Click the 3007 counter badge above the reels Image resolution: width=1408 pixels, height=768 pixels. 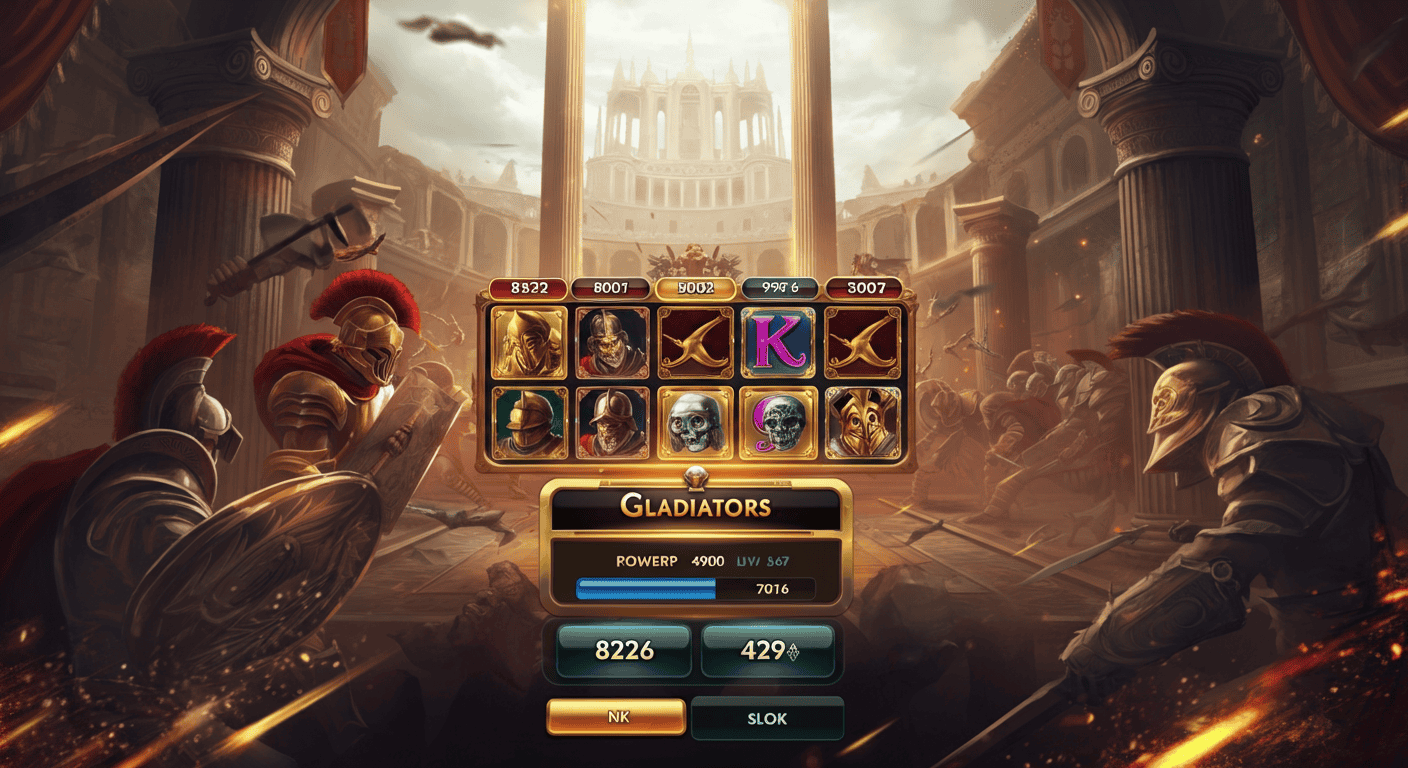click(862, 288)
